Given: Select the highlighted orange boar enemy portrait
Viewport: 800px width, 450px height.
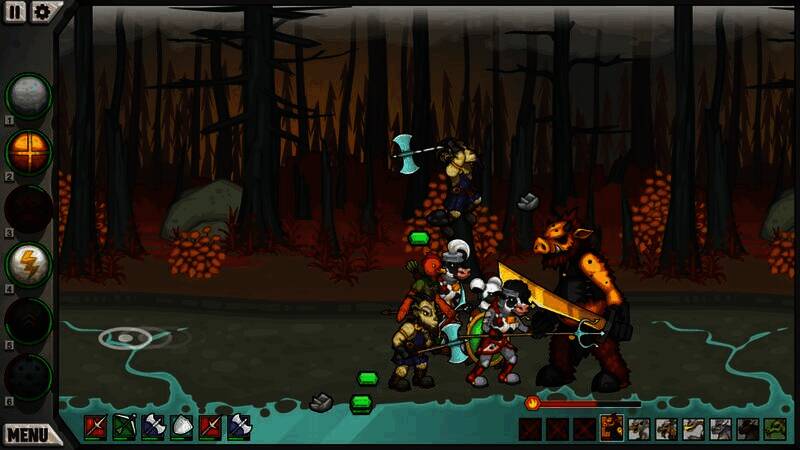Looking at the screenshot, I should (611, 429).
